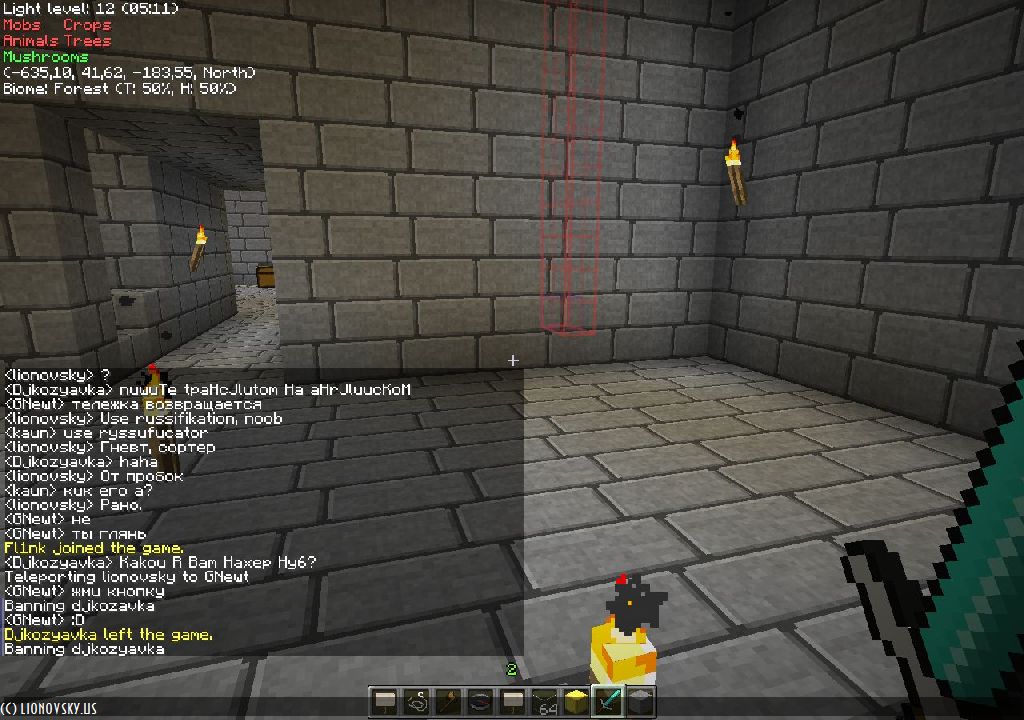The height and width of the screenshot is (720, 1024).
Task: Select the gray stone block slot
Action: tap(640, 701)
